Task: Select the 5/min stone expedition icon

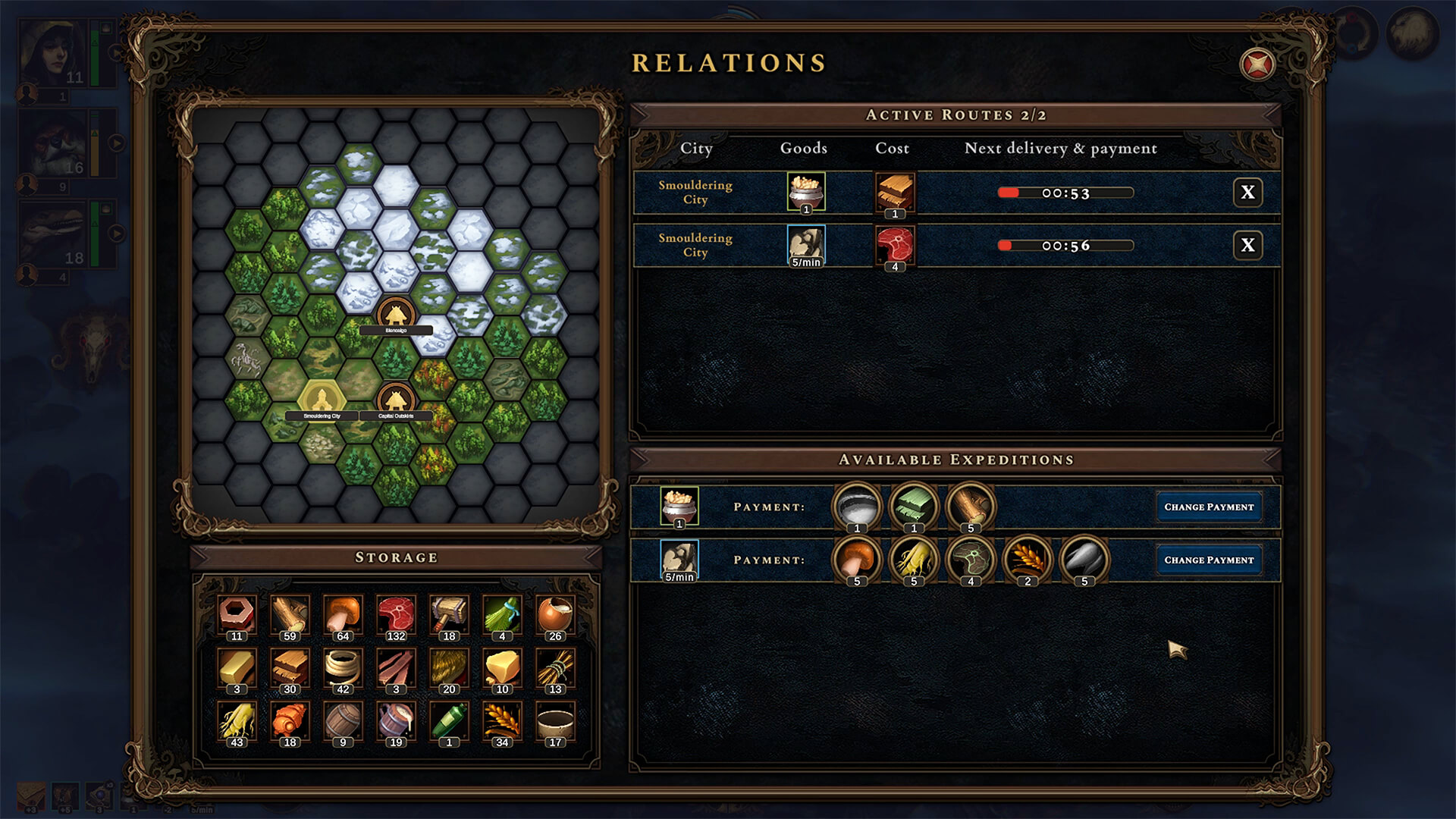Action: click(679, 560)
